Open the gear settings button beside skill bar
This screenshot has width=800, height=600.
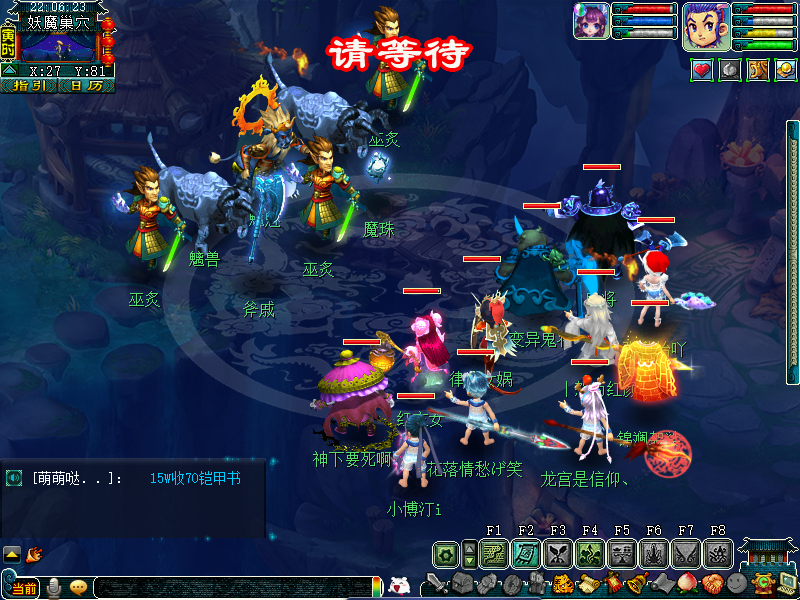tap(446, 553)
